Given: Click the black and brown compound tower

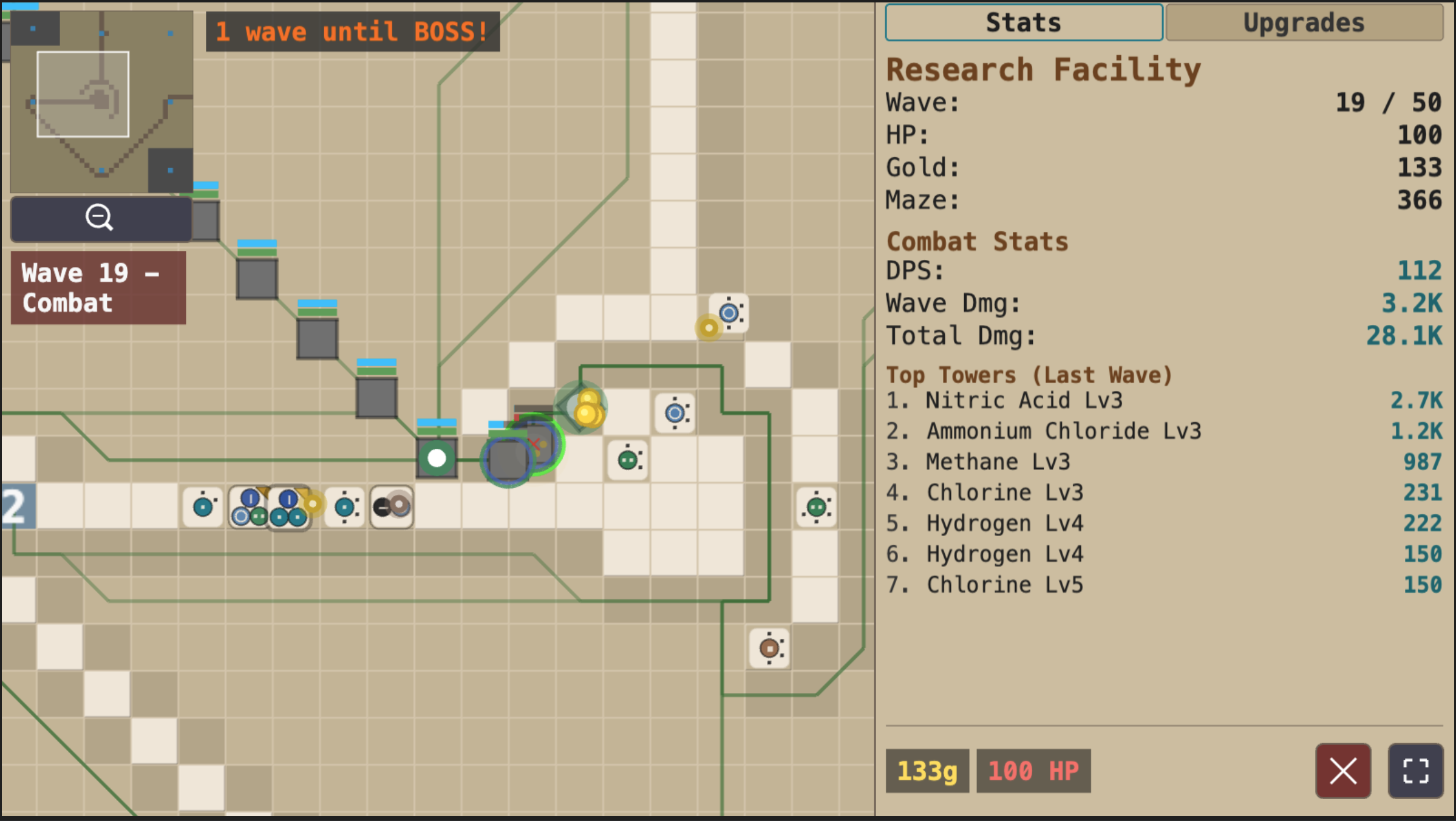Looking at the screenshot, I should tap(390, 506).
